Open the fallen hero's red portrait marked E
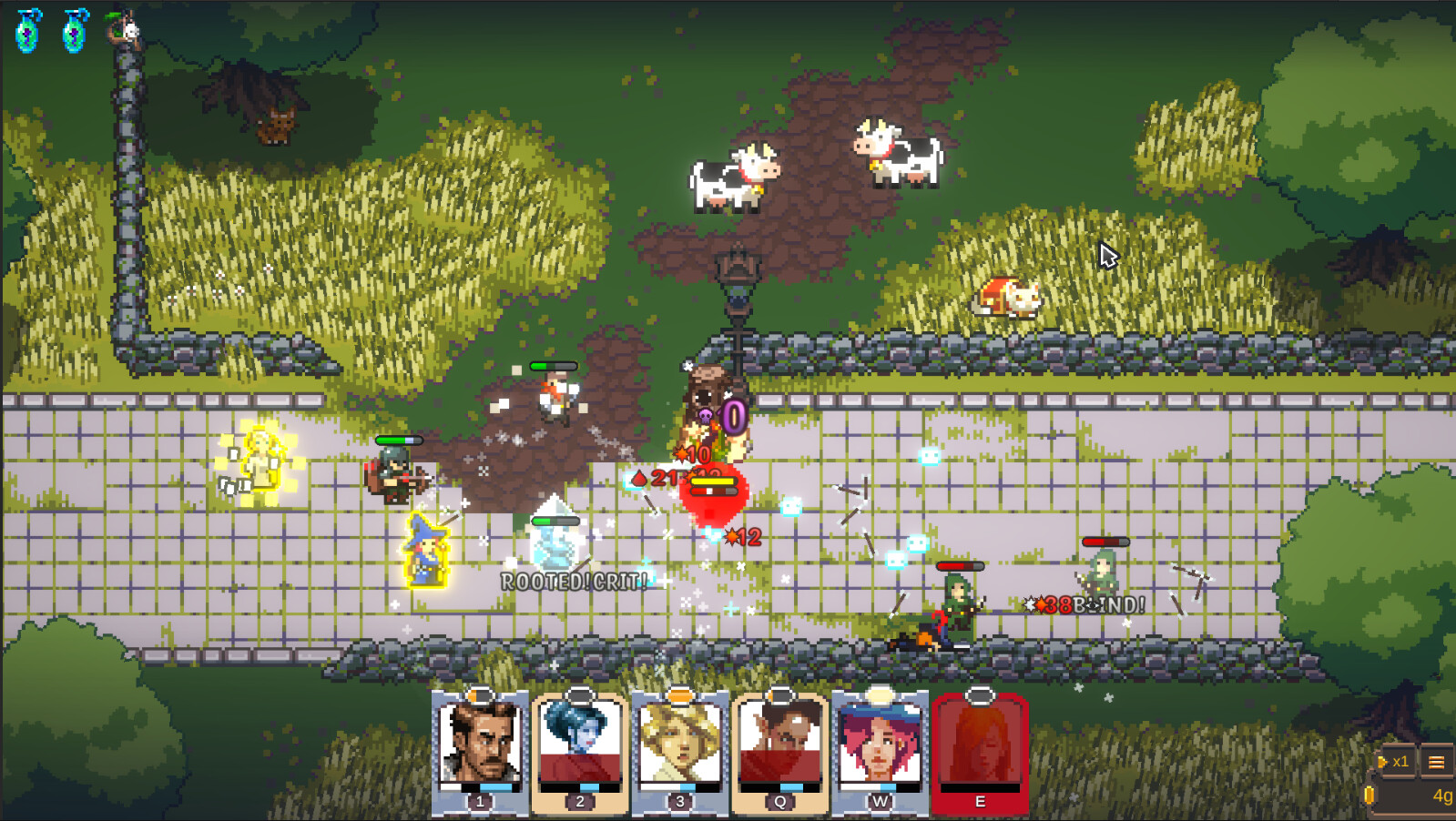Viewport: 1456px width, 821px height. coord(977,746)
